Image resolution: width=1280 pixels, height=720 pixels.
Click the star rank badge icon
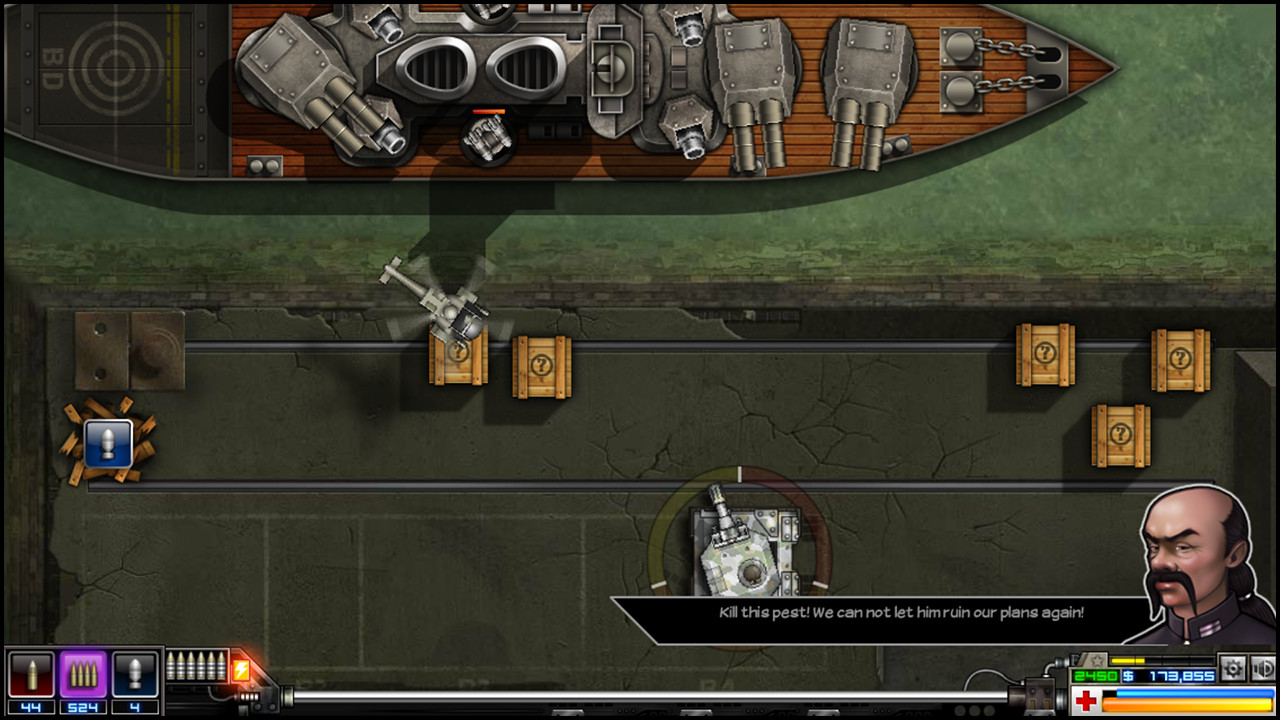coord(1098,661)
